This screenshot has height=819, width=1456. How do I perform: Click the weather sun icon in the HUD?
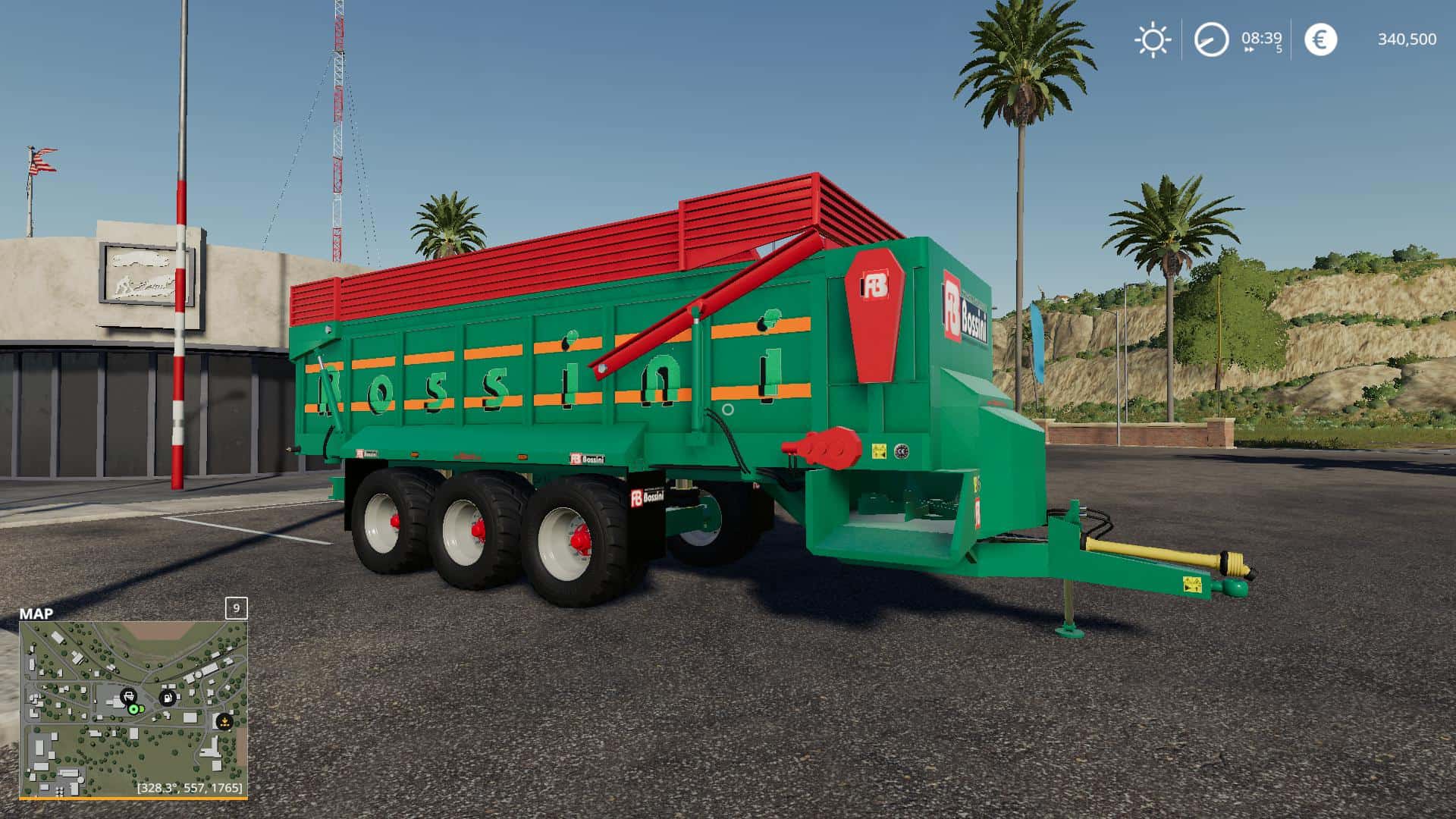click(1153, 39)
